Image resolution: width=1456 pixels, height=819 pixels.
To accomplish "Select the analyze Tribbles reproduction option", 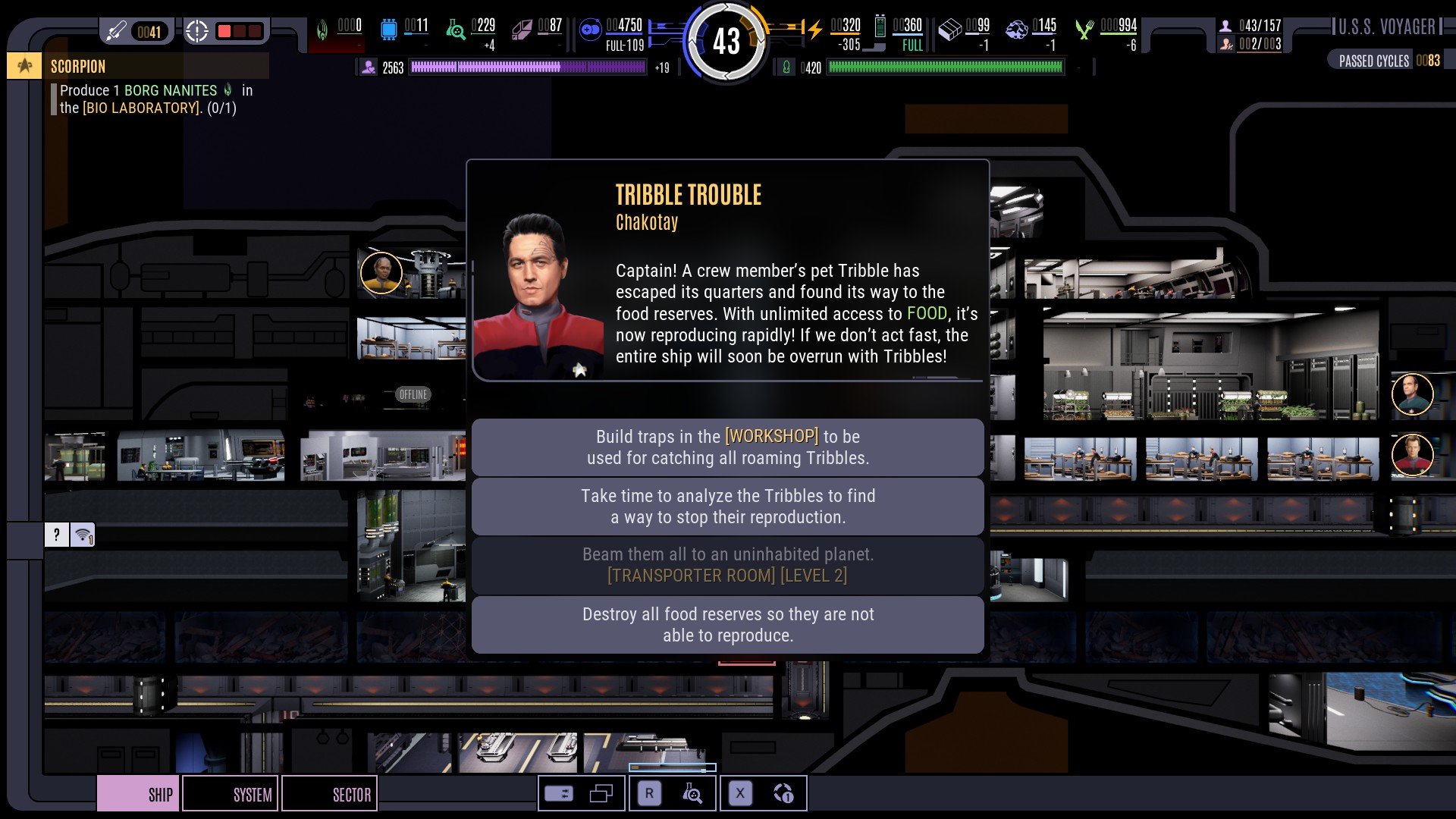I will point(727,507).
